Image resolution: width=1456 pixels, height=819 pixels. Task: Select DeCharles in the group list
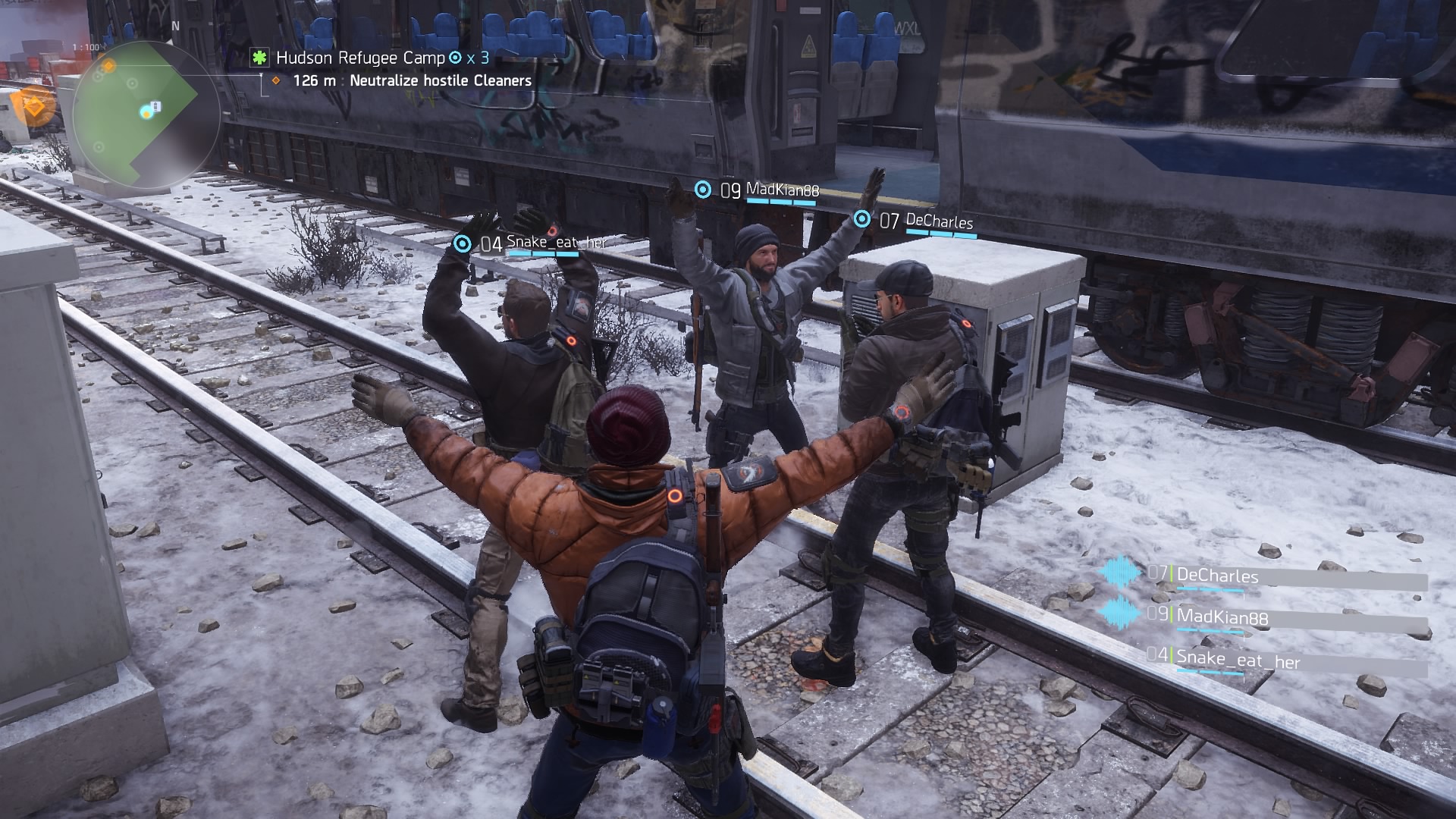1216,576
